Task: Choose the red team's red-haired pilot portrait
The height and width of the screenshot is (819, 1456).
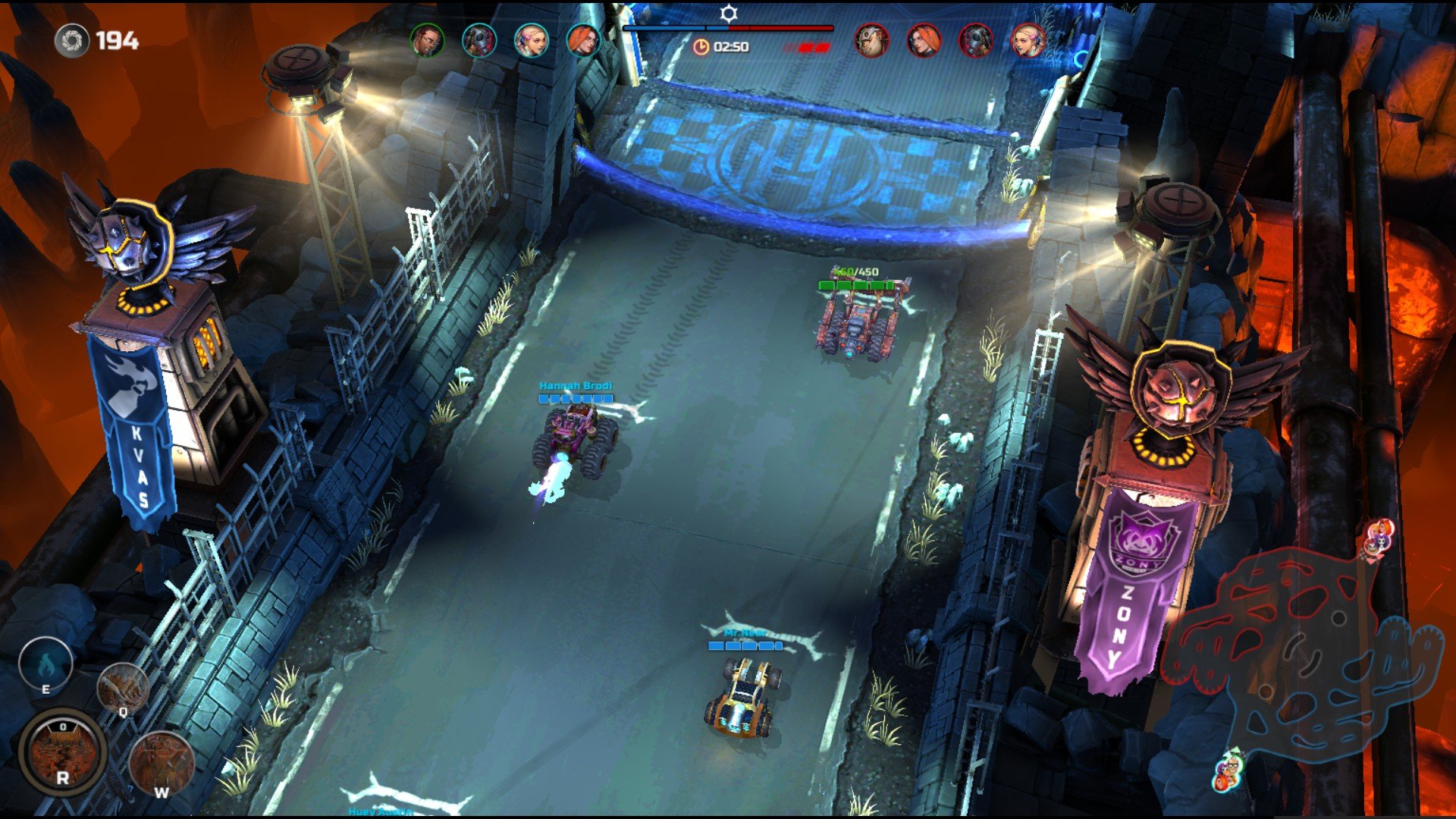Action: (x=924, y=40)
